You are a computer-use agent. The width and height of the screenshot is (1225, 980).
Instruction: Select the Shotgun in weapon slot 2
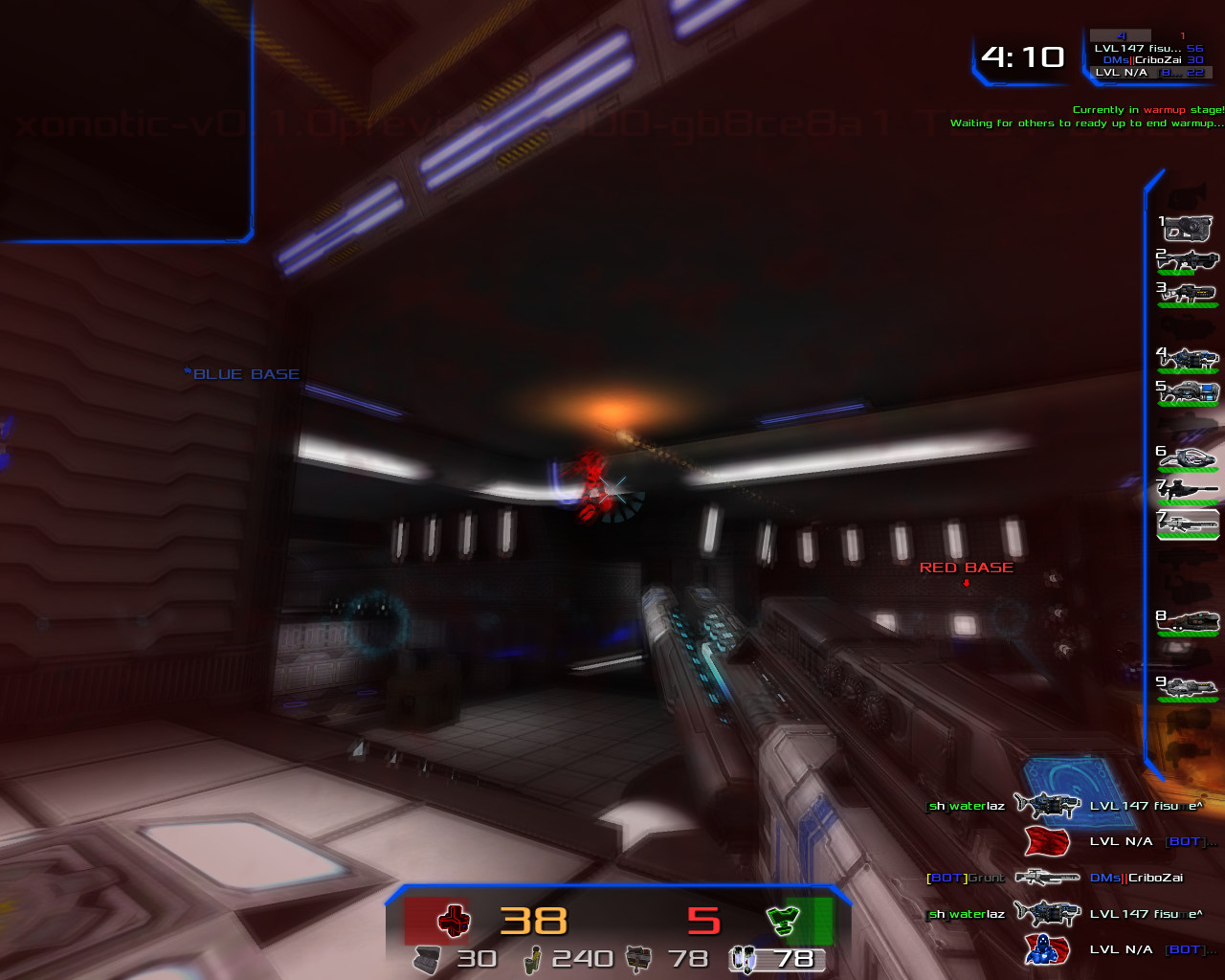click(x=1187, y=260)
